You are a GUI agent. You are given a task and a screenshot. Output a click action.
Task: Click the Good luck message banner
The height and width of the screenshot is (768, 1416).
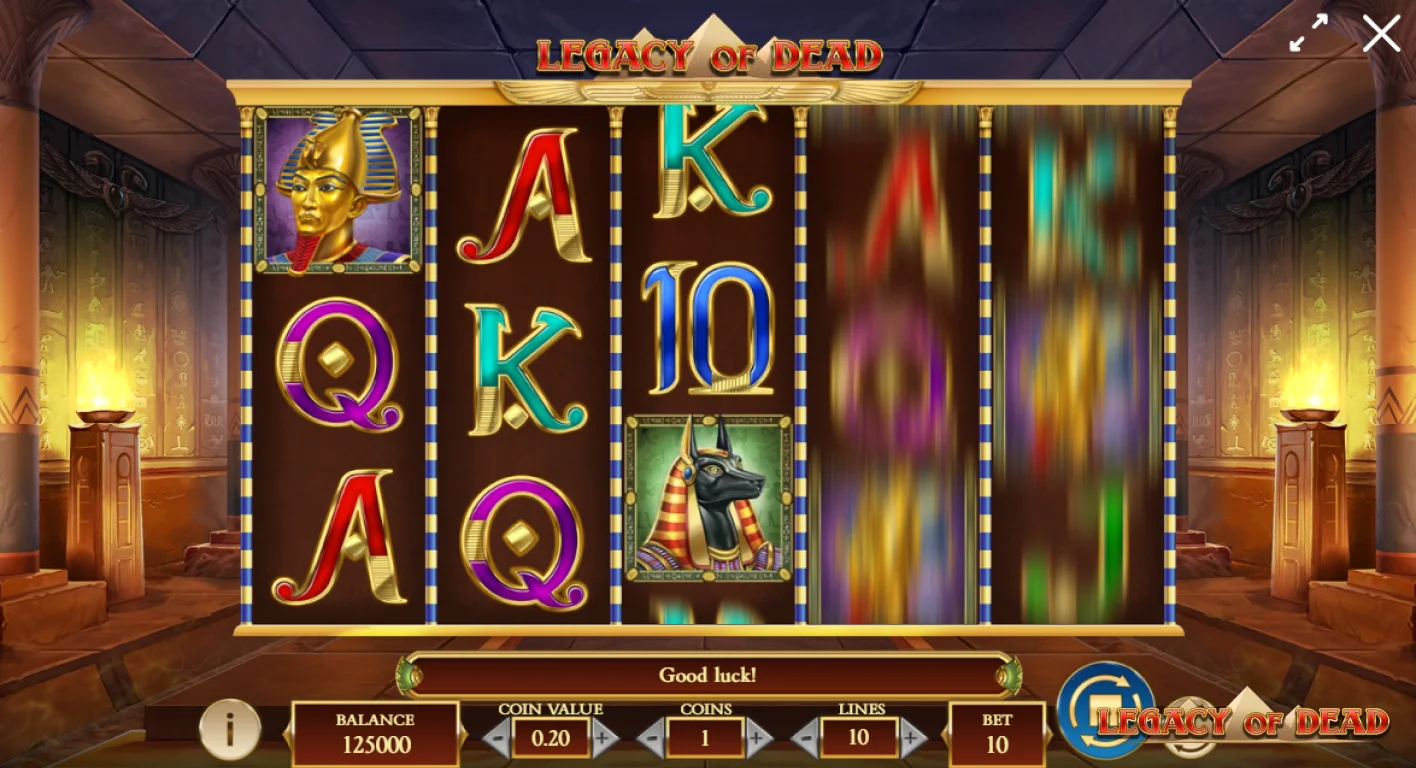pyautogui.click(x=707, y=675)
